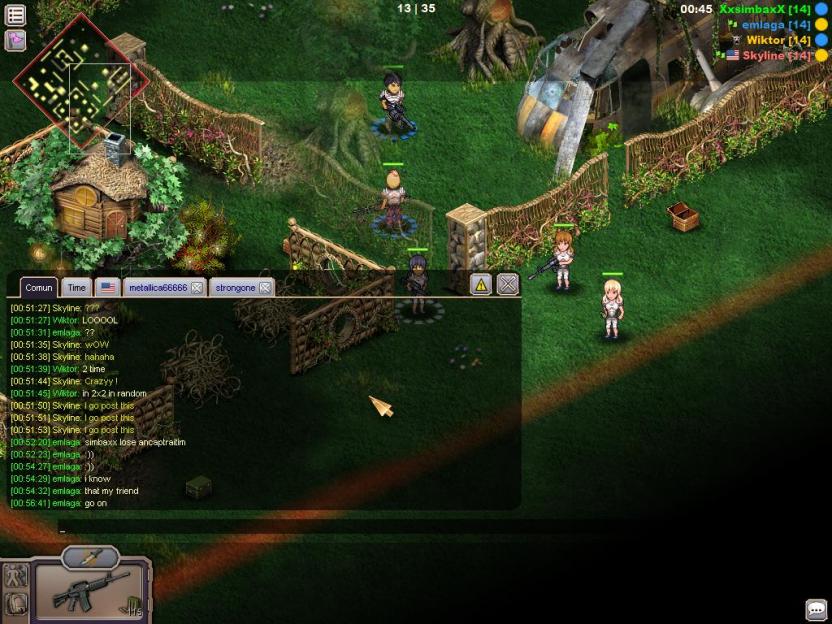
Task: Switch to the Comun chat tab
Action: (39, 287)
